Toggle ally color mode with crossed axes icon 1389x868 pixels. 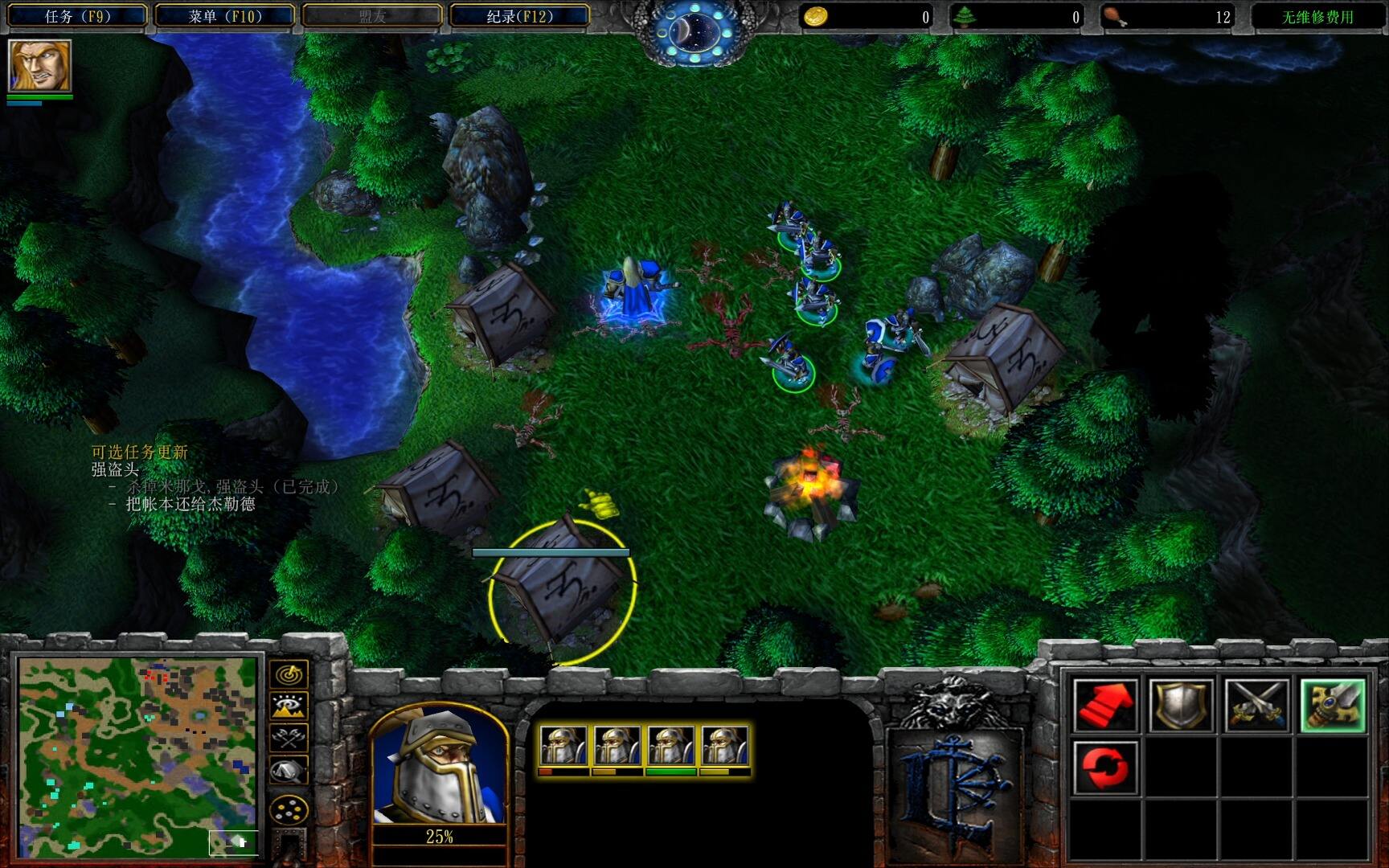[289, 737]
